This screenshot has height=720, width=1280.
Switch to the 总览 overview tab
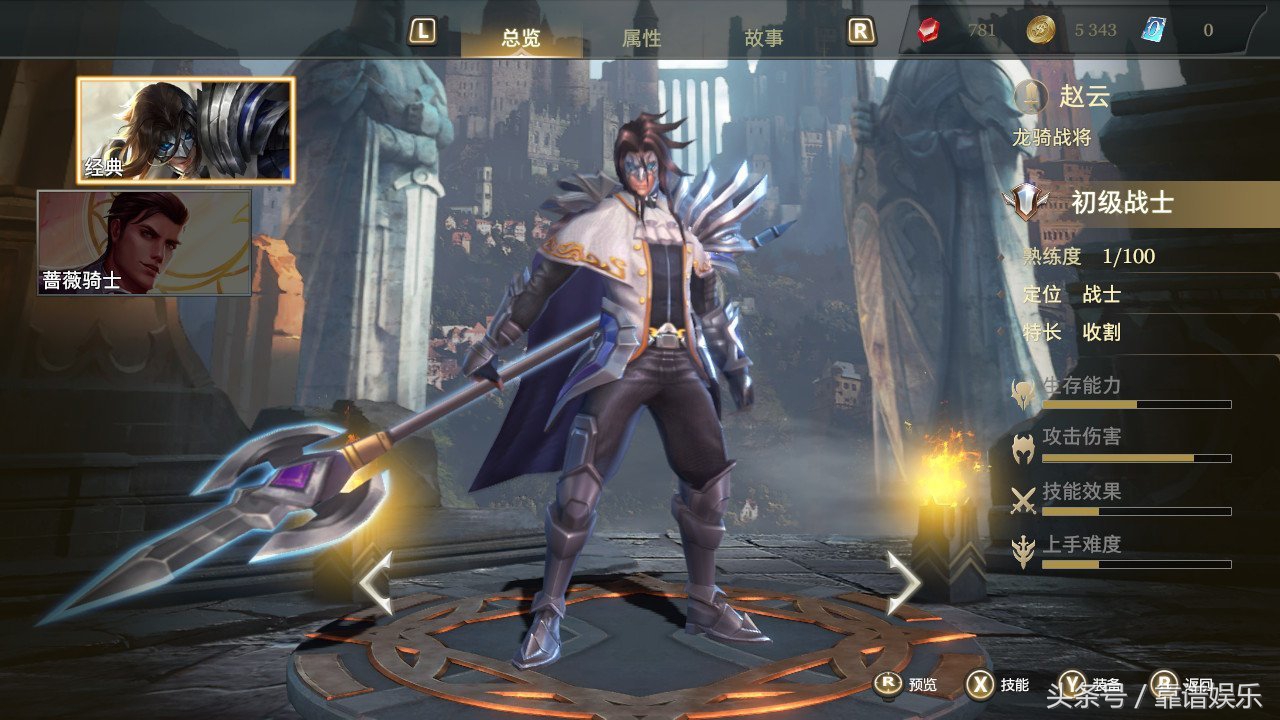[521, 37]
